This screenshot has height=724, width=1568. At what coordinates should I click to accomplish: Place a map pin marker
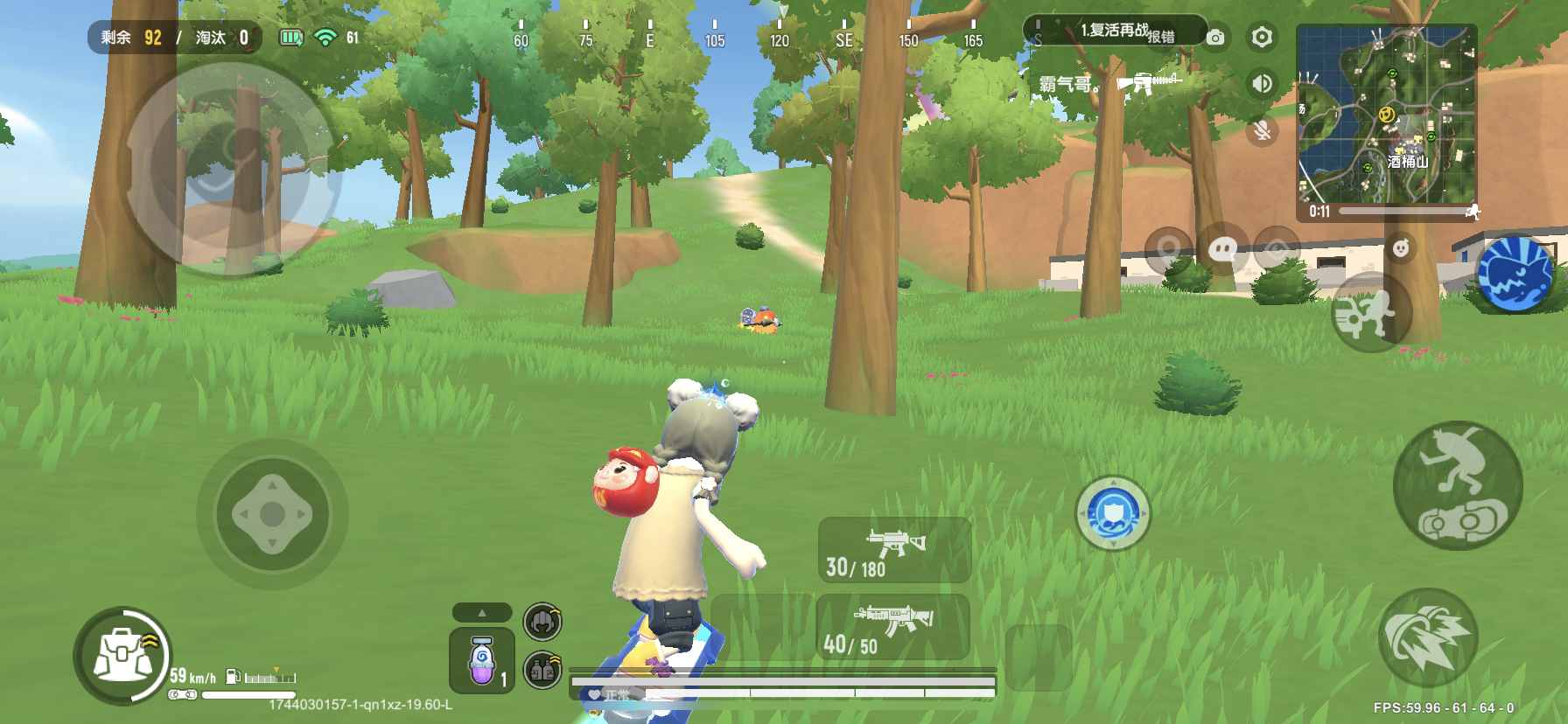tap(1168, 251)
